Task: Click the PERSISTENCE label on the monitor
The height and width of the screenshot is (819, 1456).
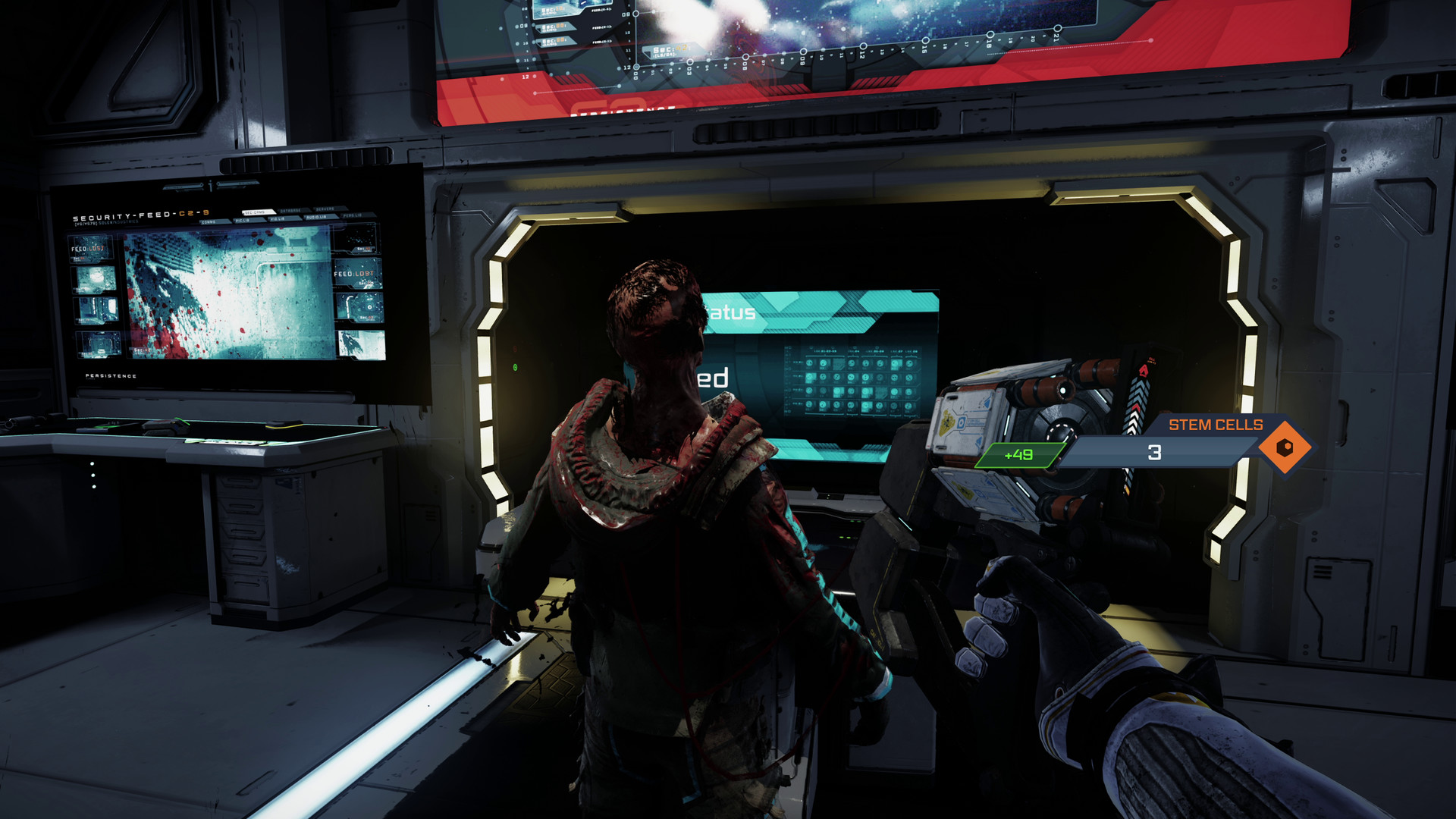Action: (111, 375)
